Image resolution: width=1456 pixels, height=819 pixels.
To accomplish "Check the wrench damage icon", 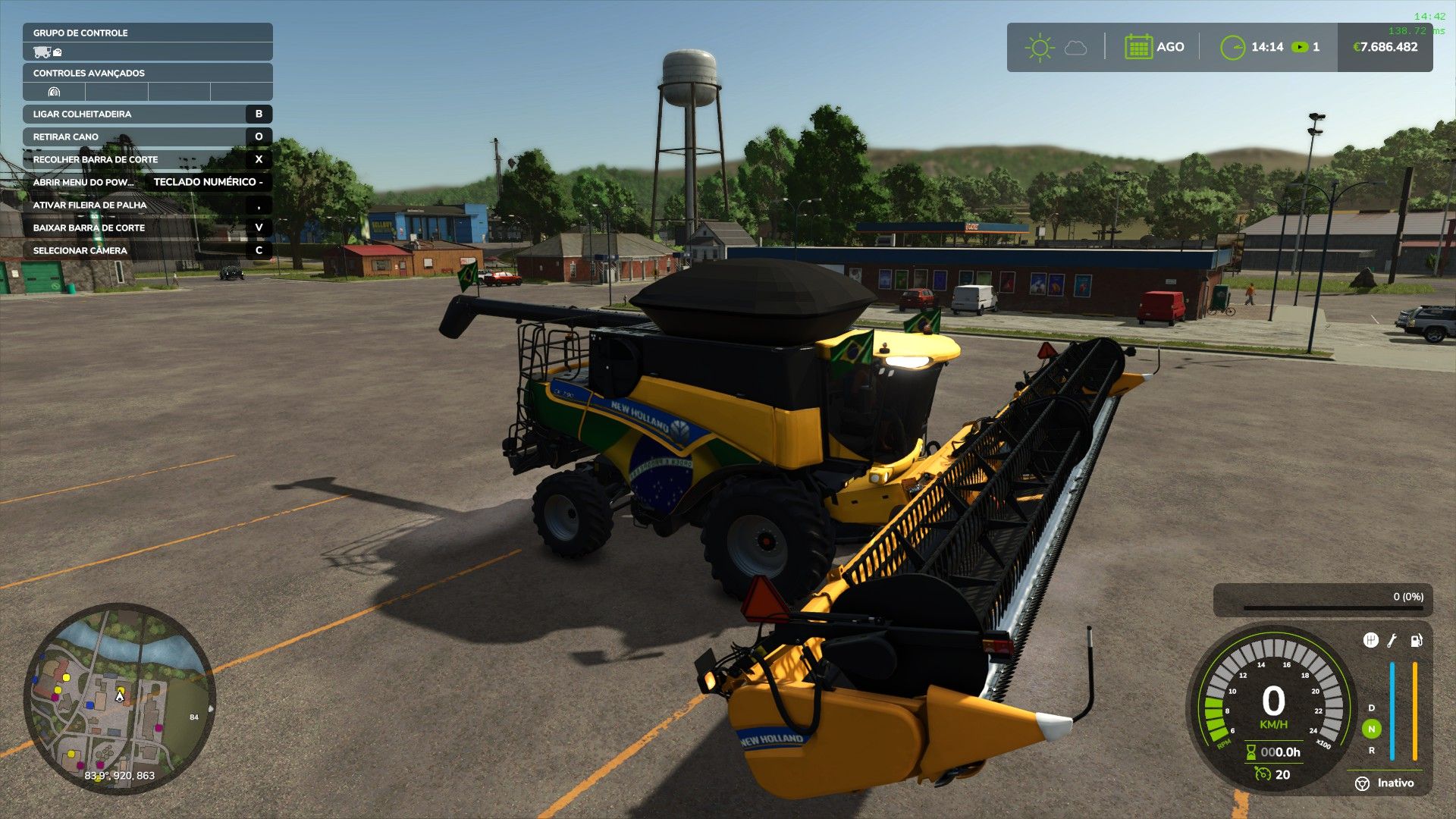I will (x=1392, y=641).
